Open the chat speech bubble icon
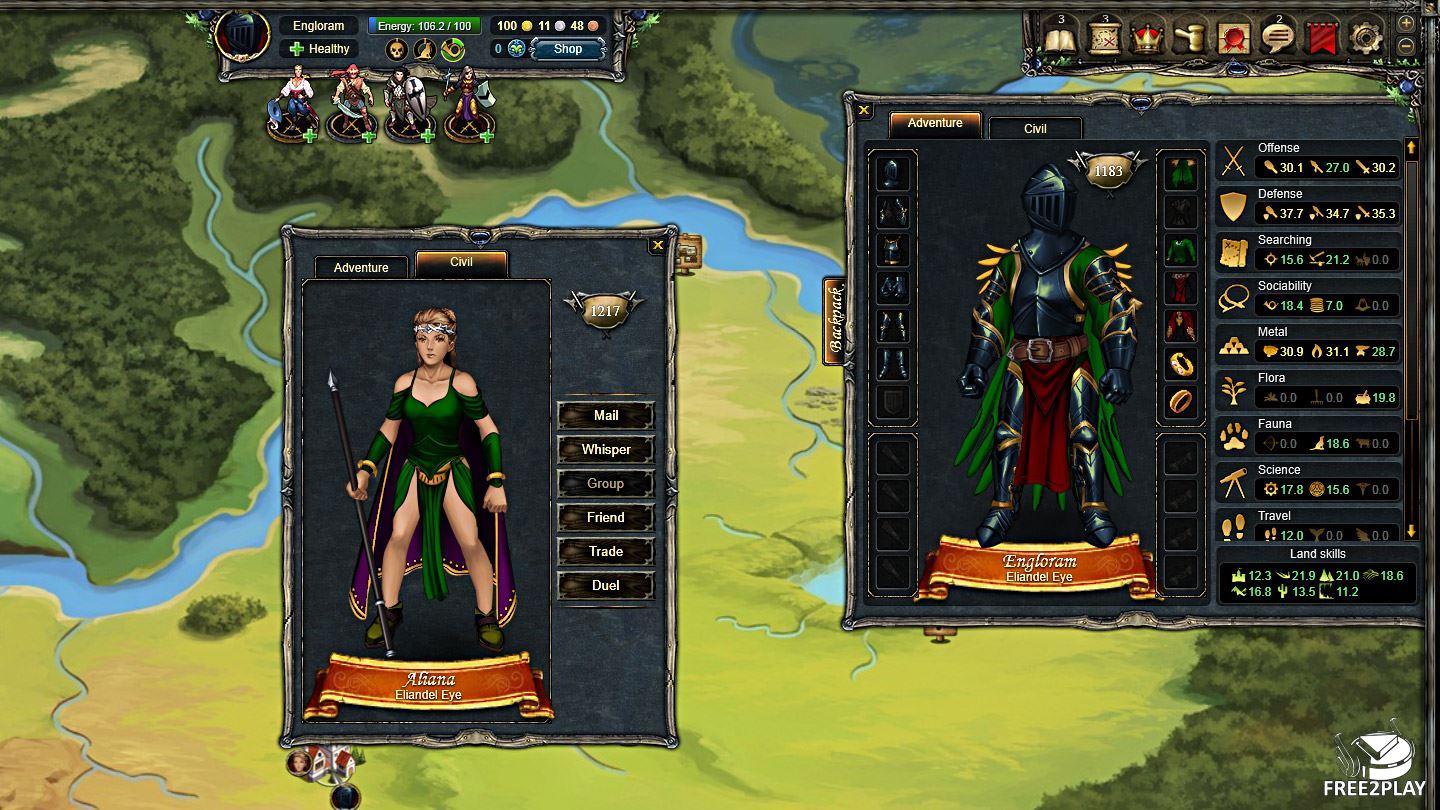This screenshot has height=810, width=1440. pos(1279,39)
